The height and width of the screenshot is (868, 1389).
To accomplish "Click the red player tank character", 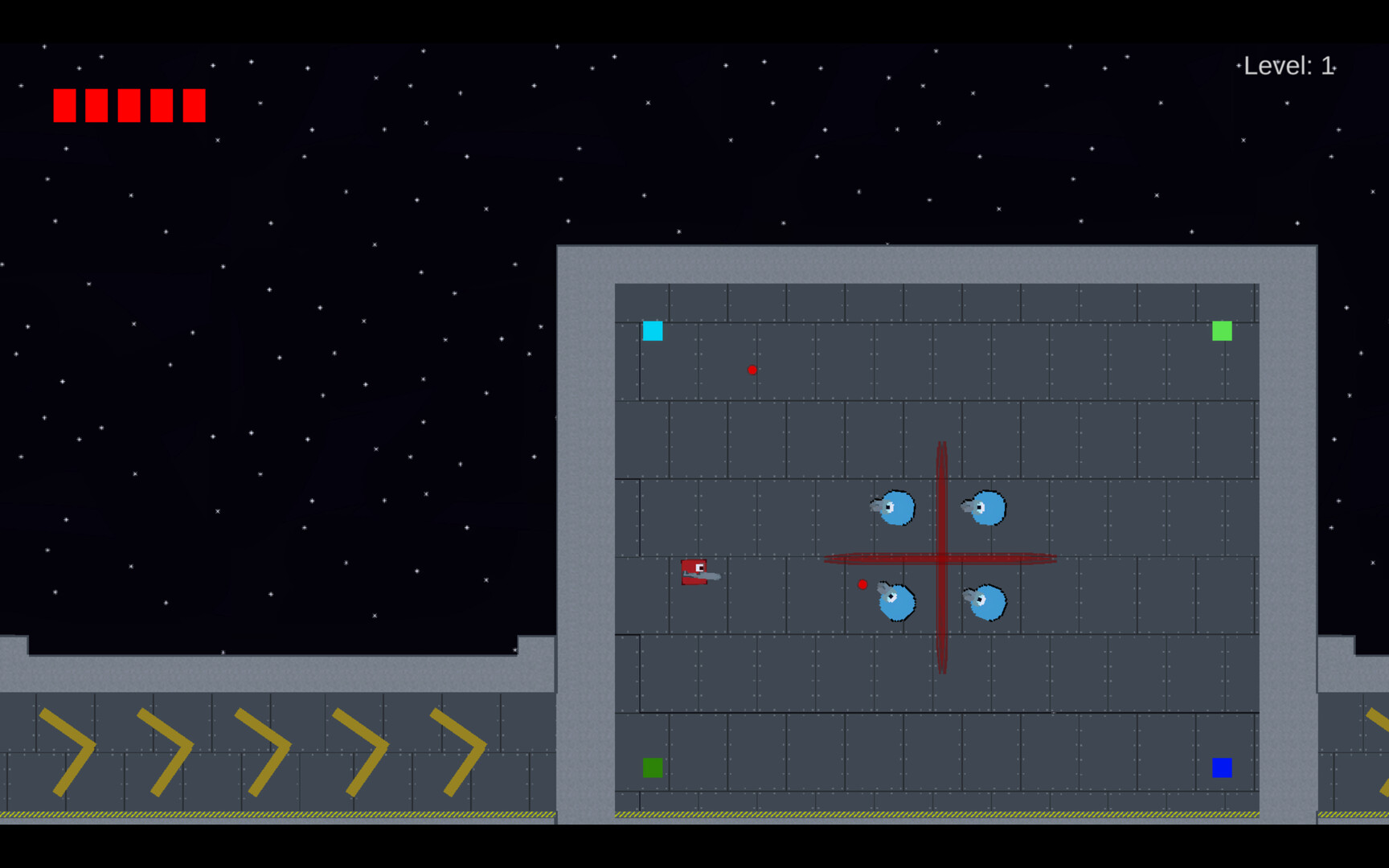I will click(694, 572).
